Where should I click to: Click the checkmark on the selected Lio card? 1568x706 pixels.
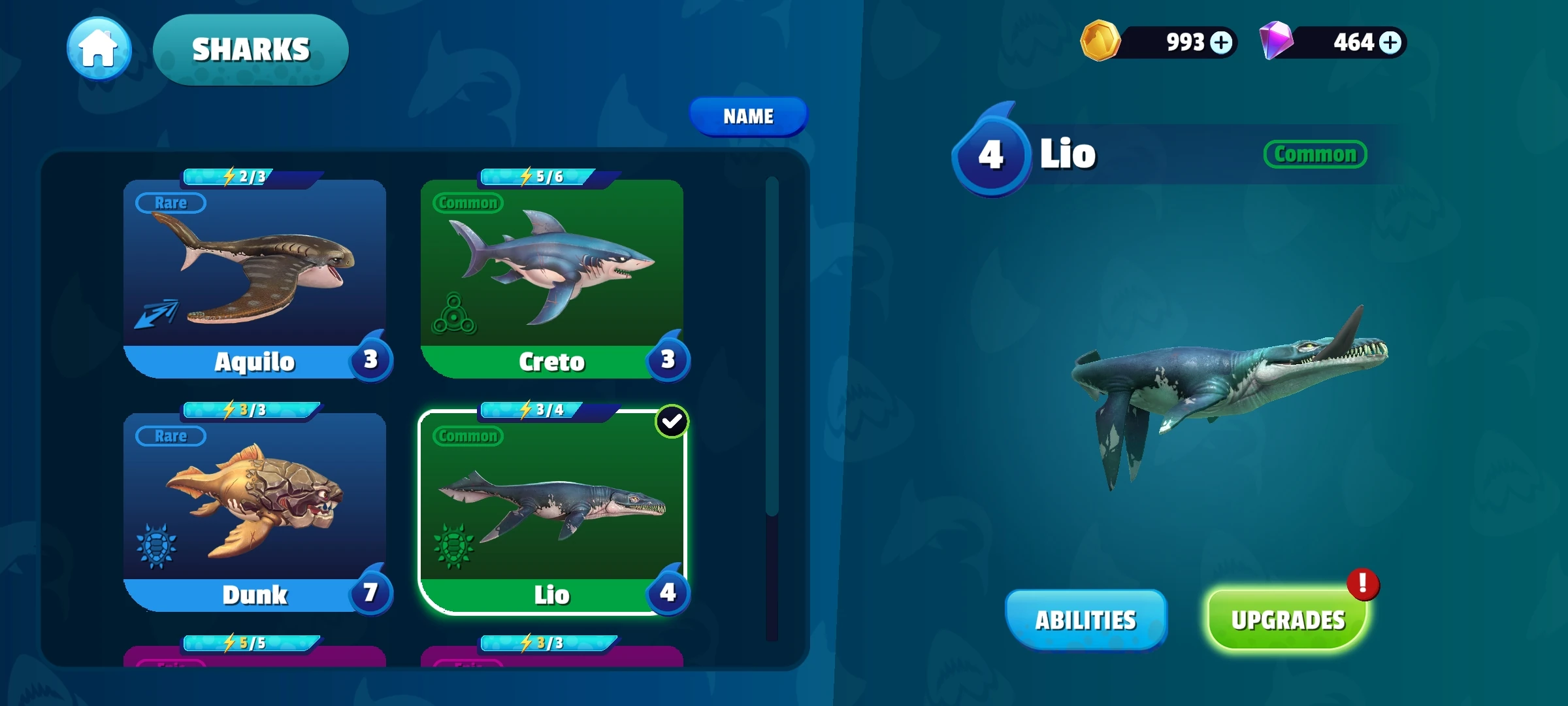[672, 422]
